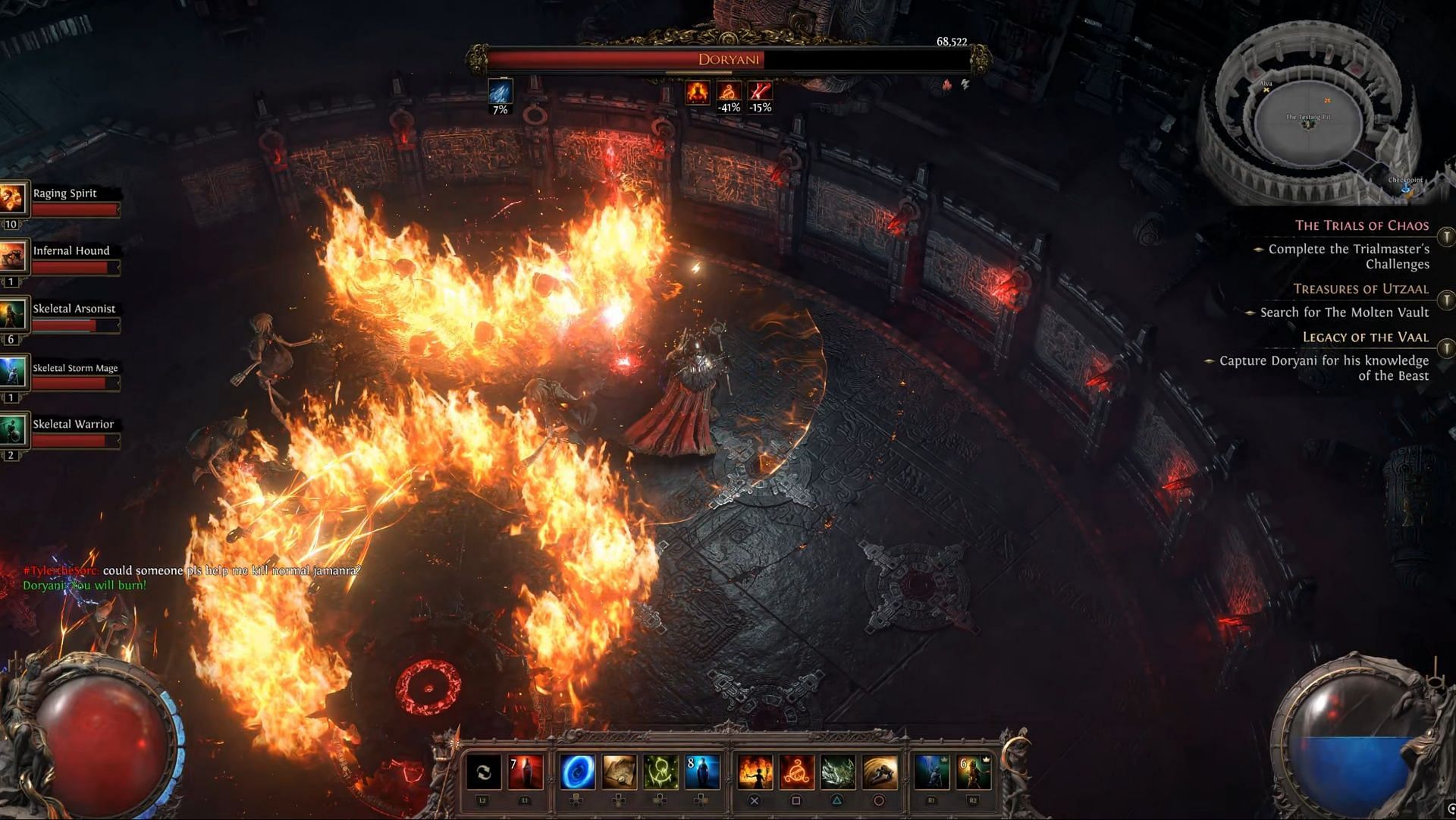Cast the fire wall skill with burning figure

pos(755,773)
